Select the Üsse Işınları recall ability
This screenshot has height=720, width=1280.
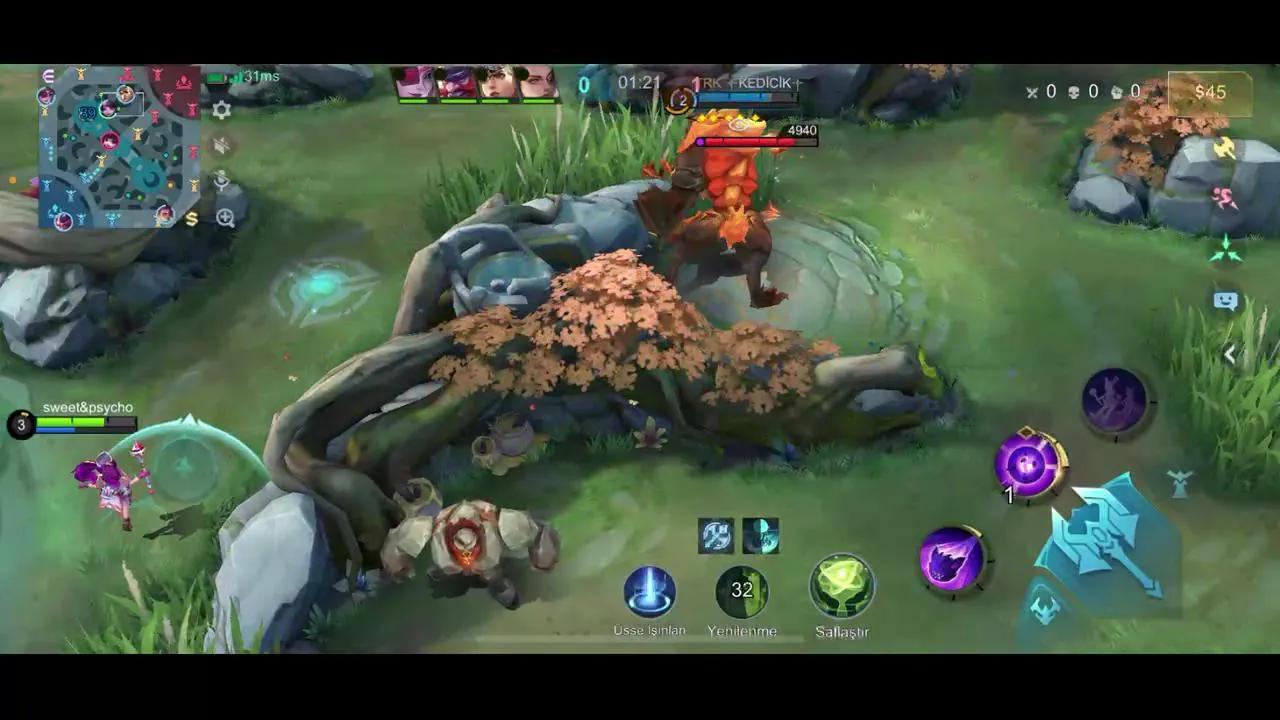[648, 592]
